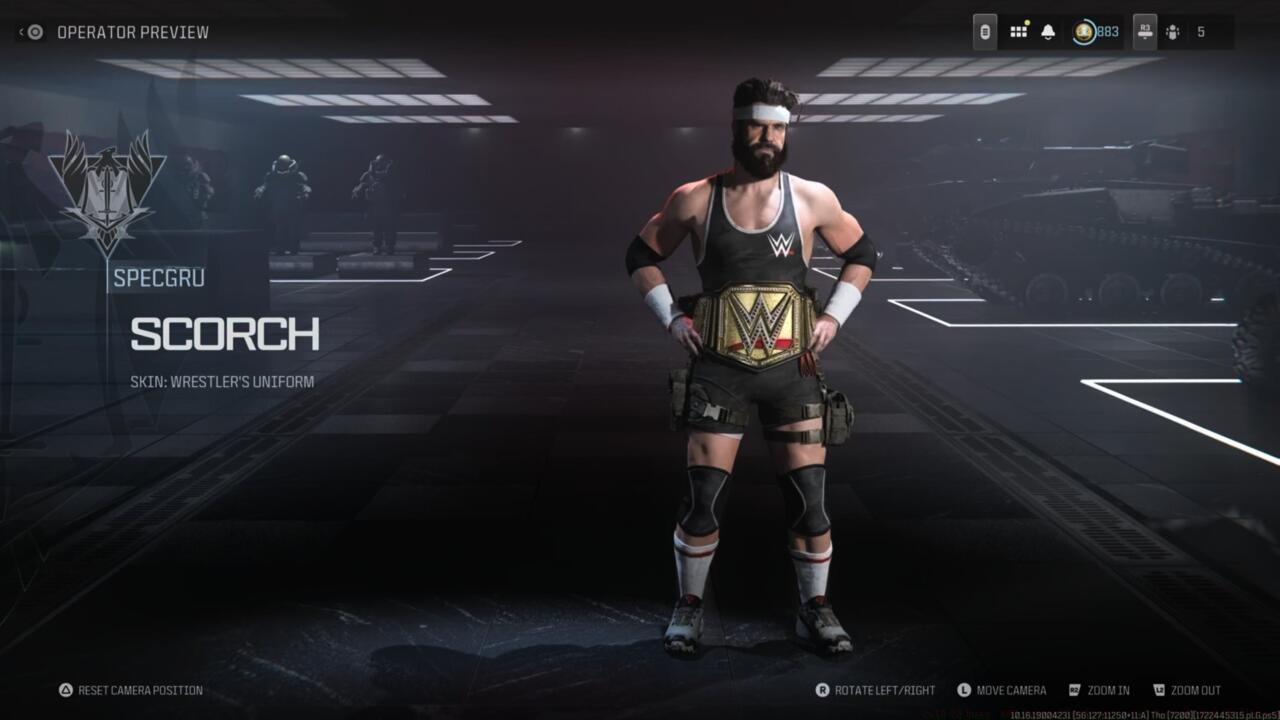
Task: Open the notifications bell
Action: point(1046,31)
